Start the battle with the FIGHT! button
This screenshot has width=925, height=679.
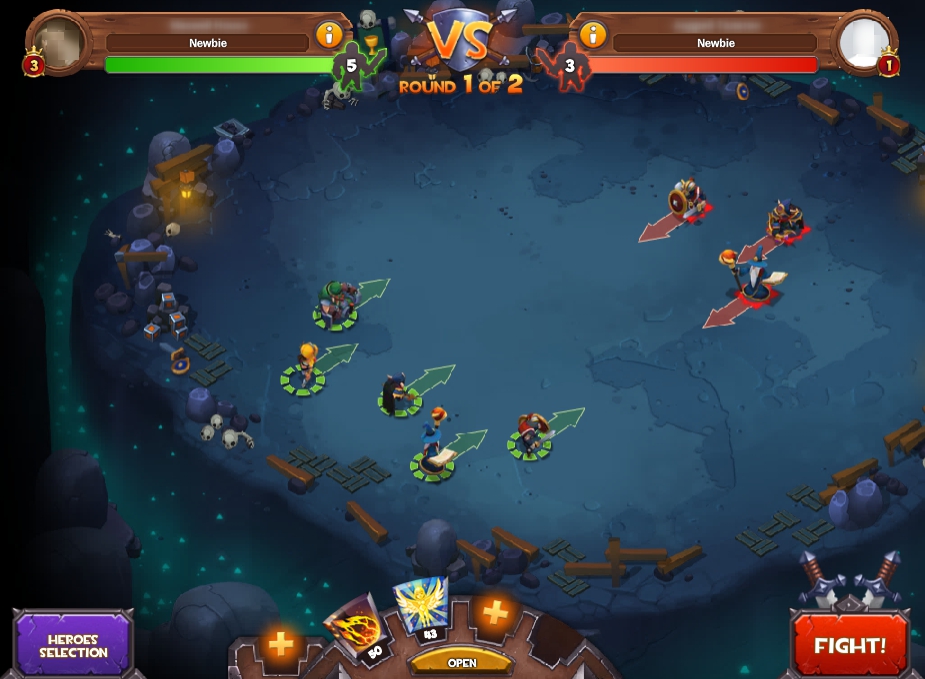[x=850, y=644]
